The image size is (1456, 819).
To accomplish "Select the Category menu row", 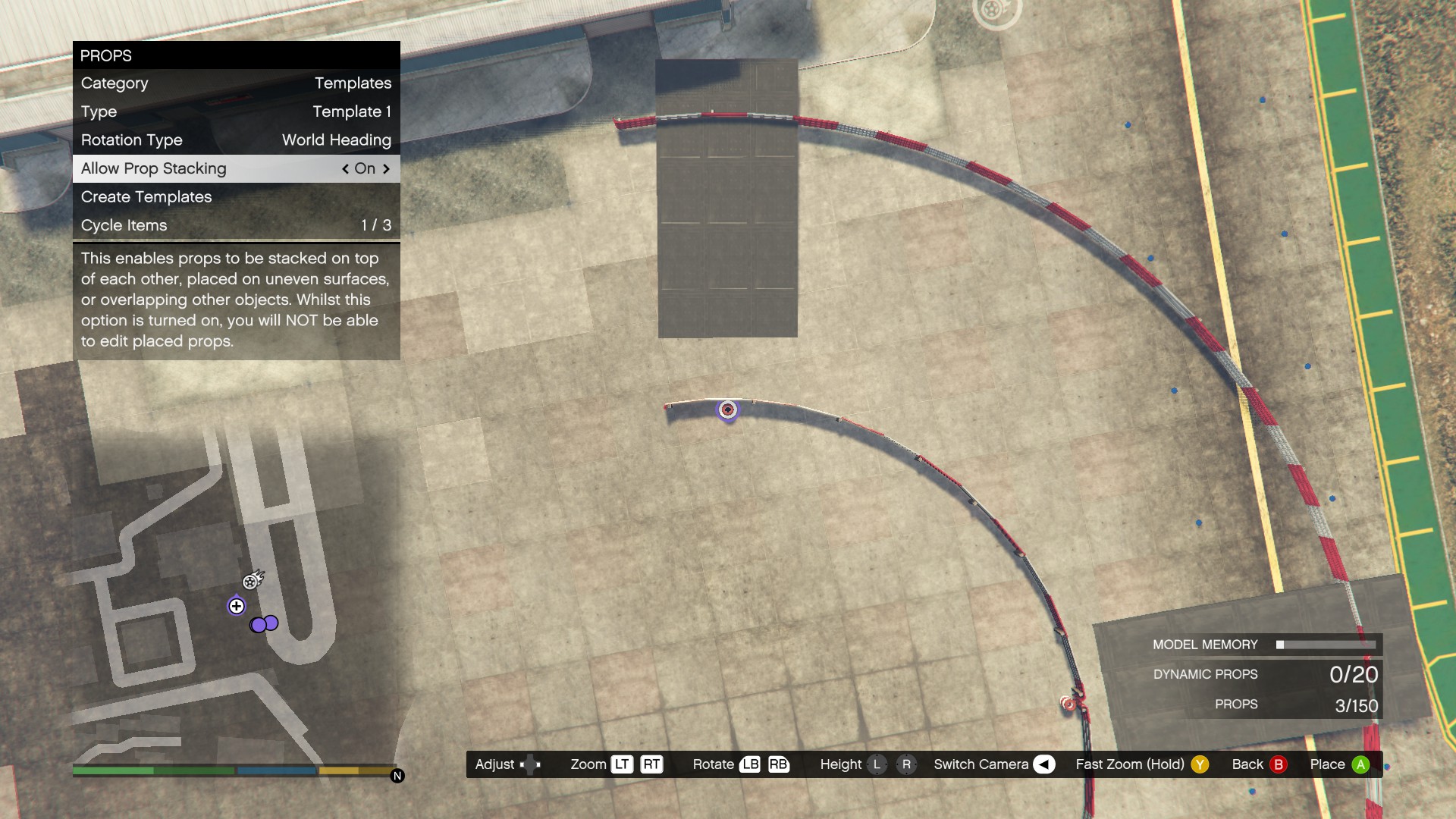I will pos(236,83).
